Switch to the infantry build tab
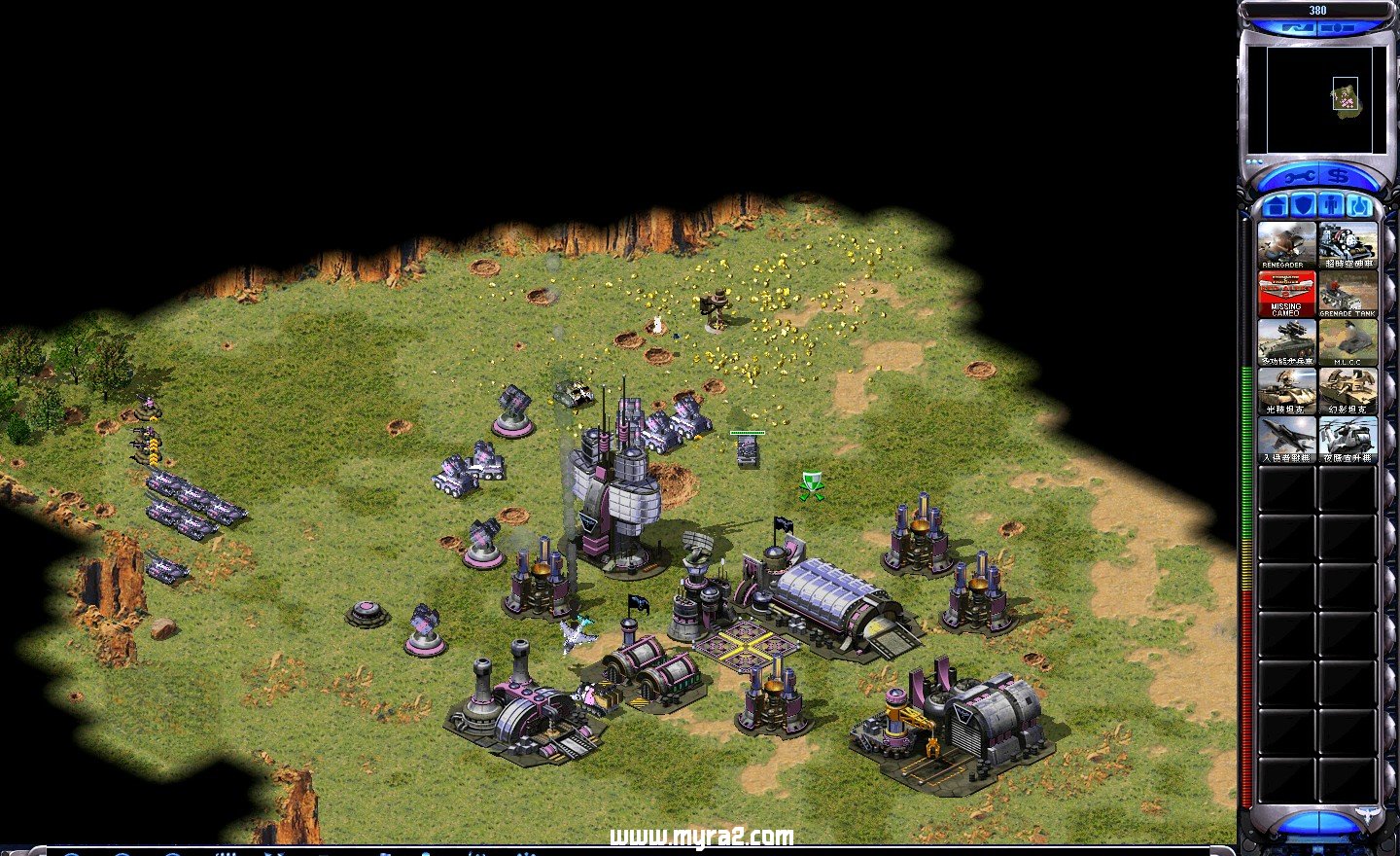This screenshot has height=856, width=1400. click(1332, 206)
